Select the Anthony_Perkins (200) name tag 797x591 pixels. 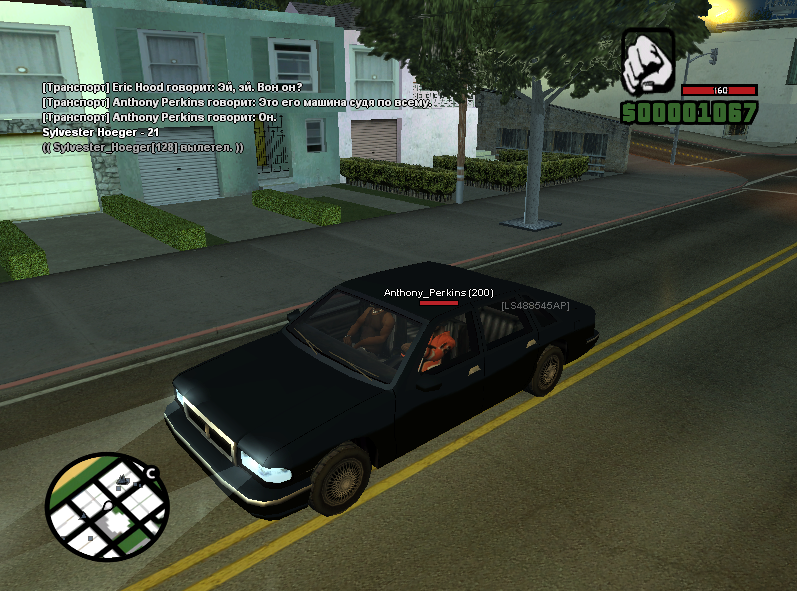pos(438,292)
